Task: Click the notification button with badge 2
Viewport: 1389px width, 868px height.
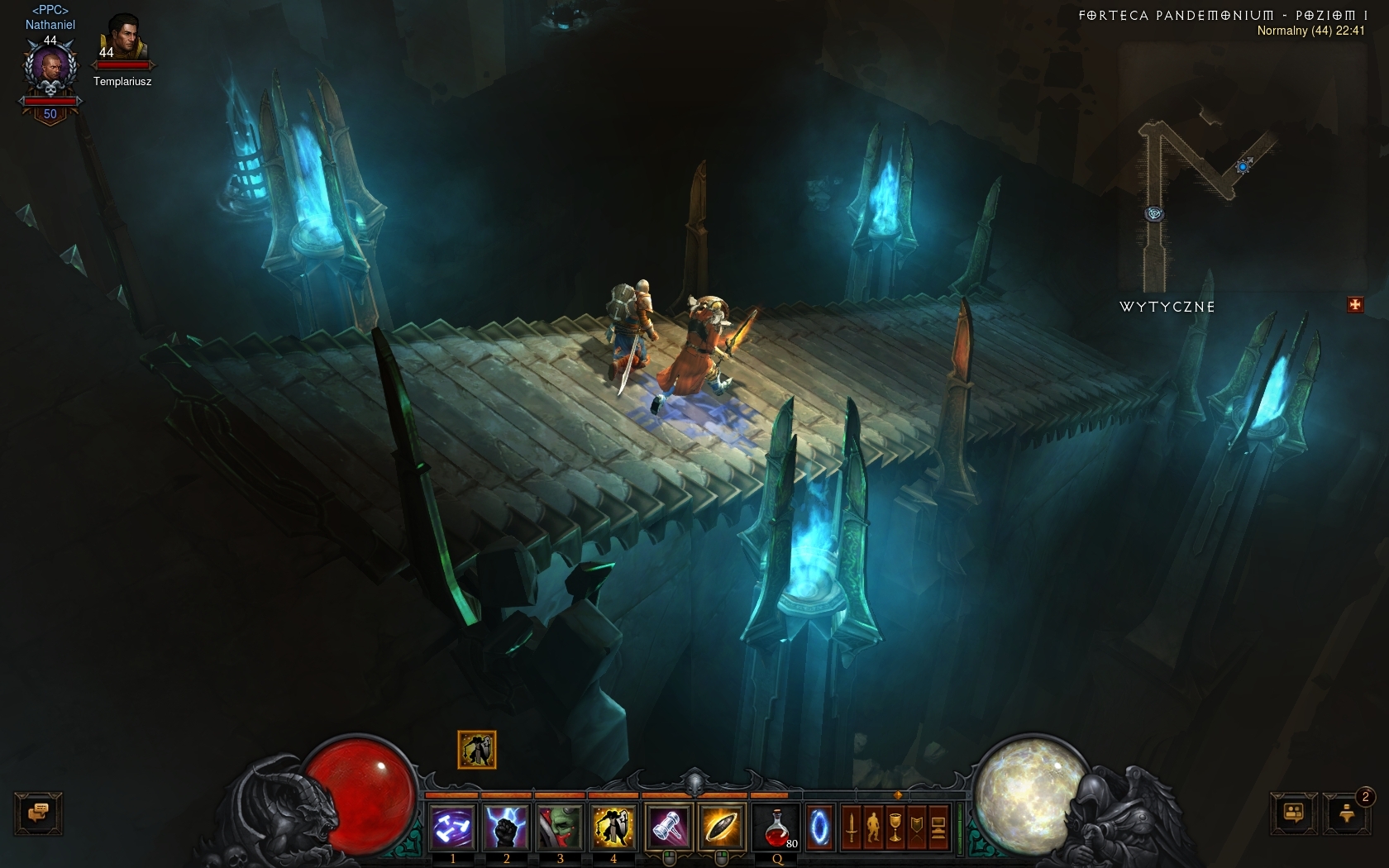Action: [1347, 813]
